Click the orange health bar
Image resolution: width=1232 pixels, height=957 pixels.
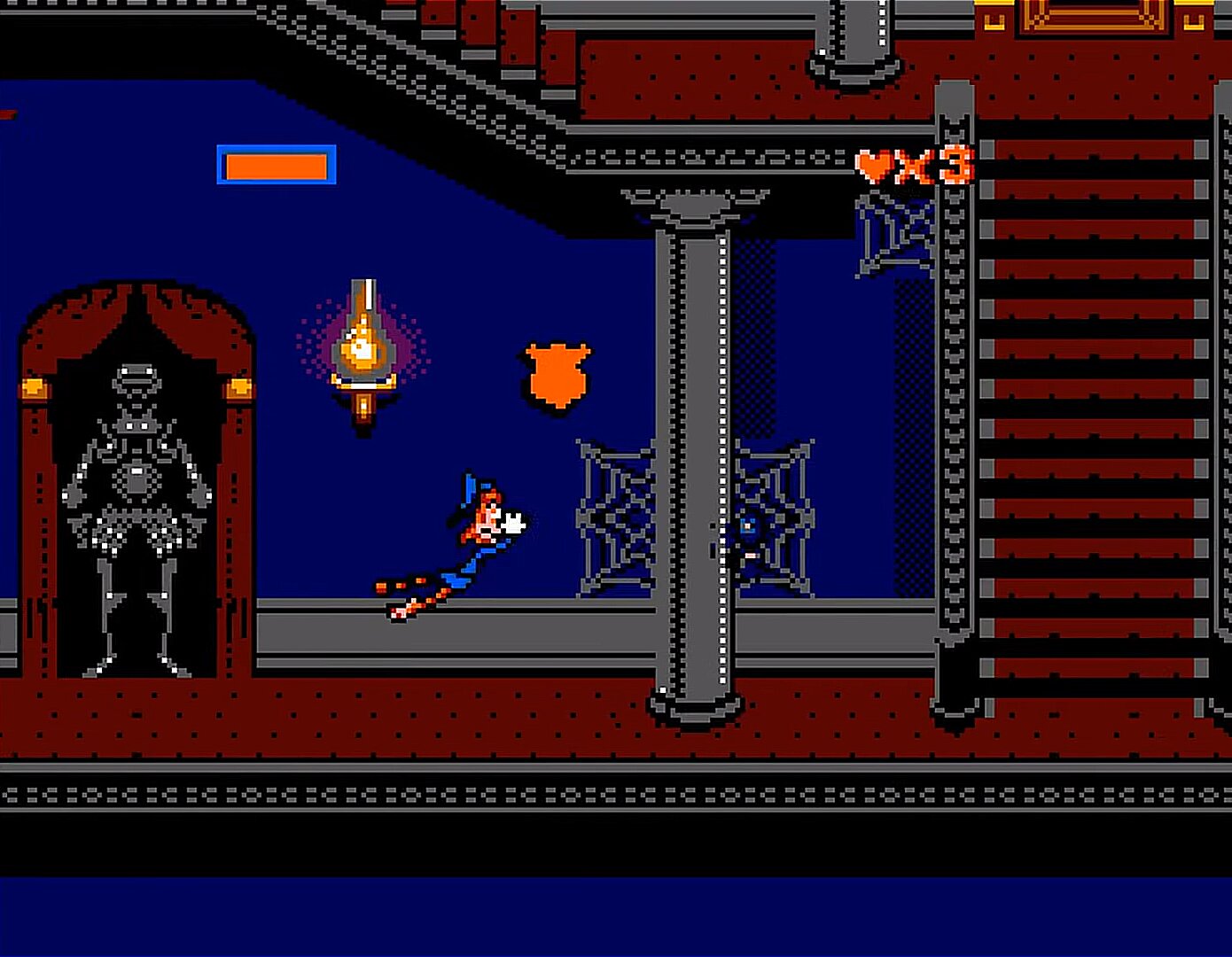[x=277, y=165]
